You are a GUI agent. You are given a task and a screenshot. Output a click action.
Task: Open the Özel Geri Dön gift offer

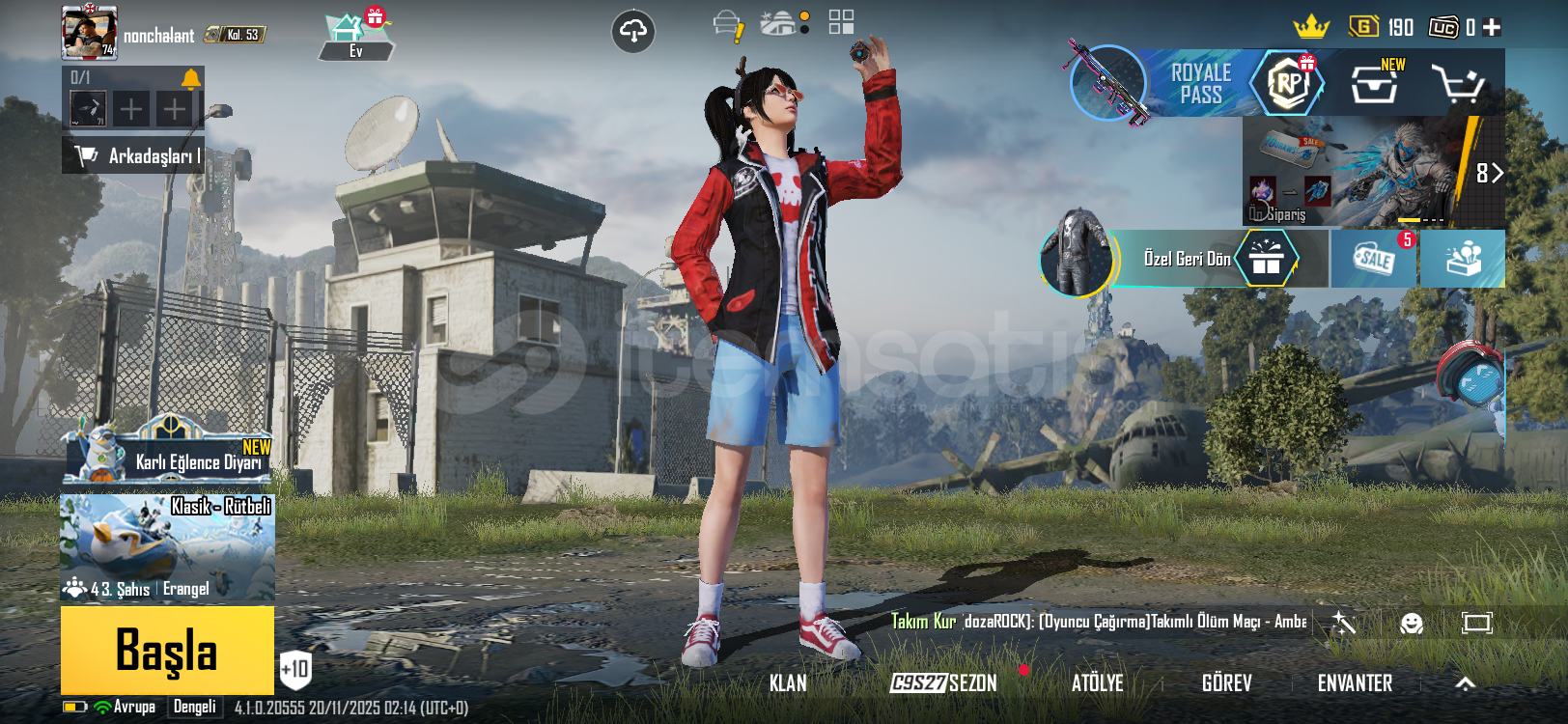point(1188,259)
